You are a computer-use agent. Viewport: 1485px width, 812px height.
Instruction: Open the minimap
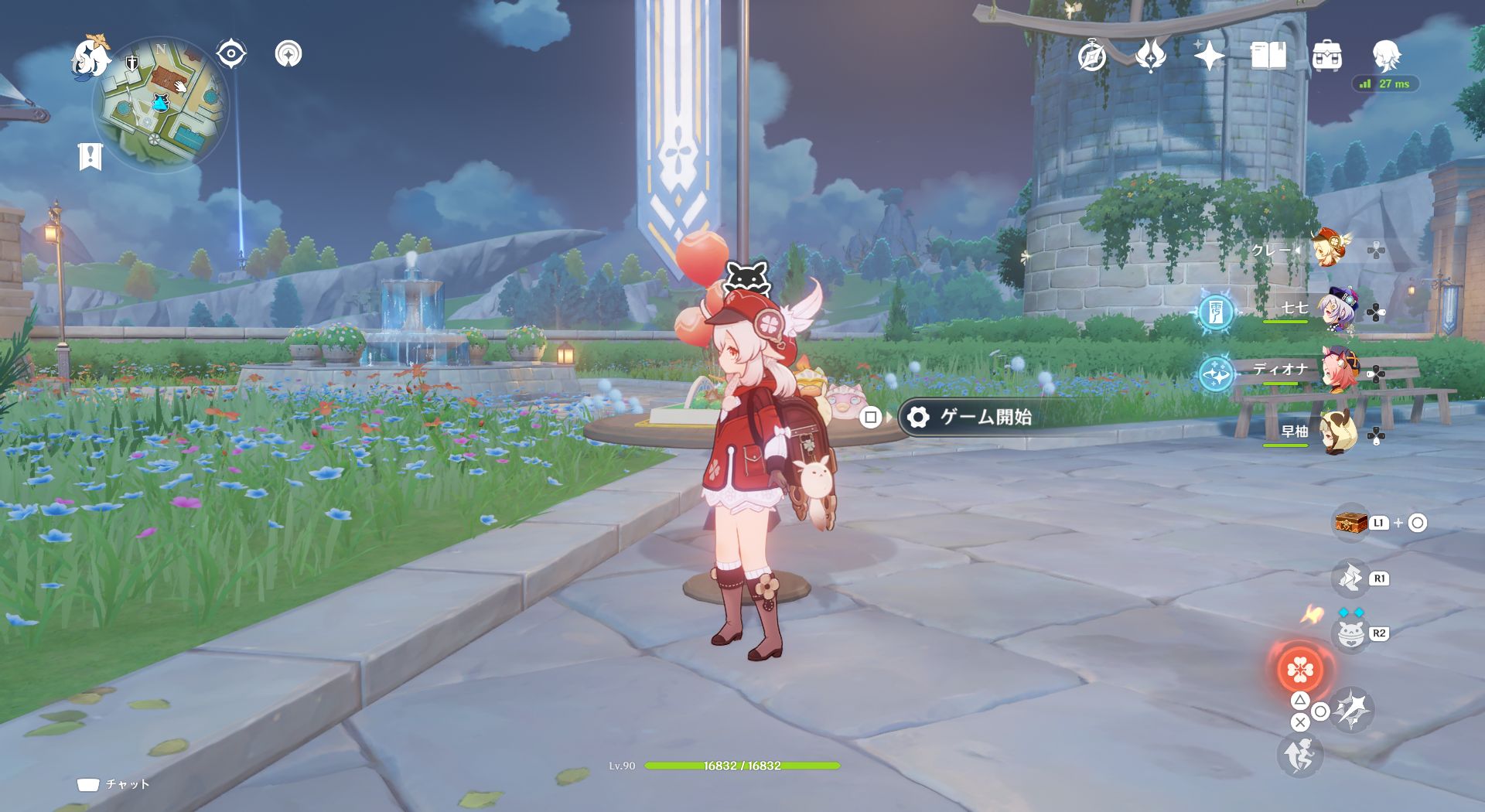161,105
